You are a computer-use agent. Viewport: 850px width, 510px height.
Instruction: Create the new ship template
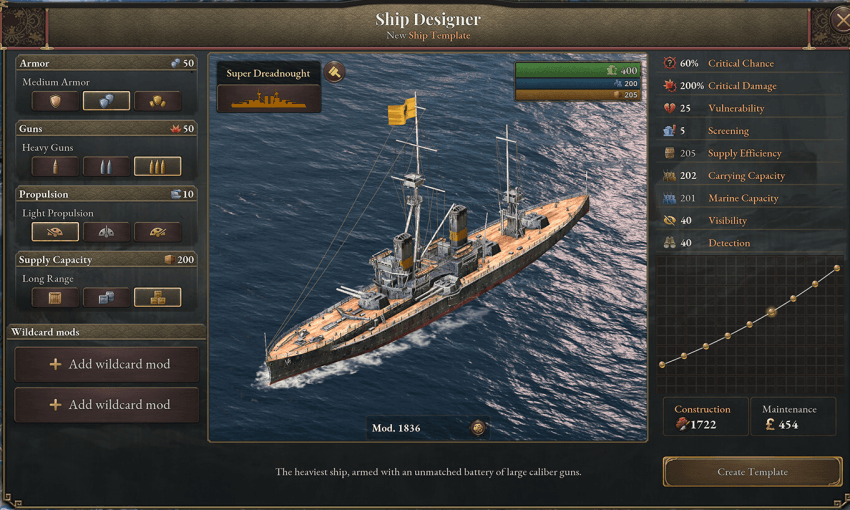tap(752, 472)
